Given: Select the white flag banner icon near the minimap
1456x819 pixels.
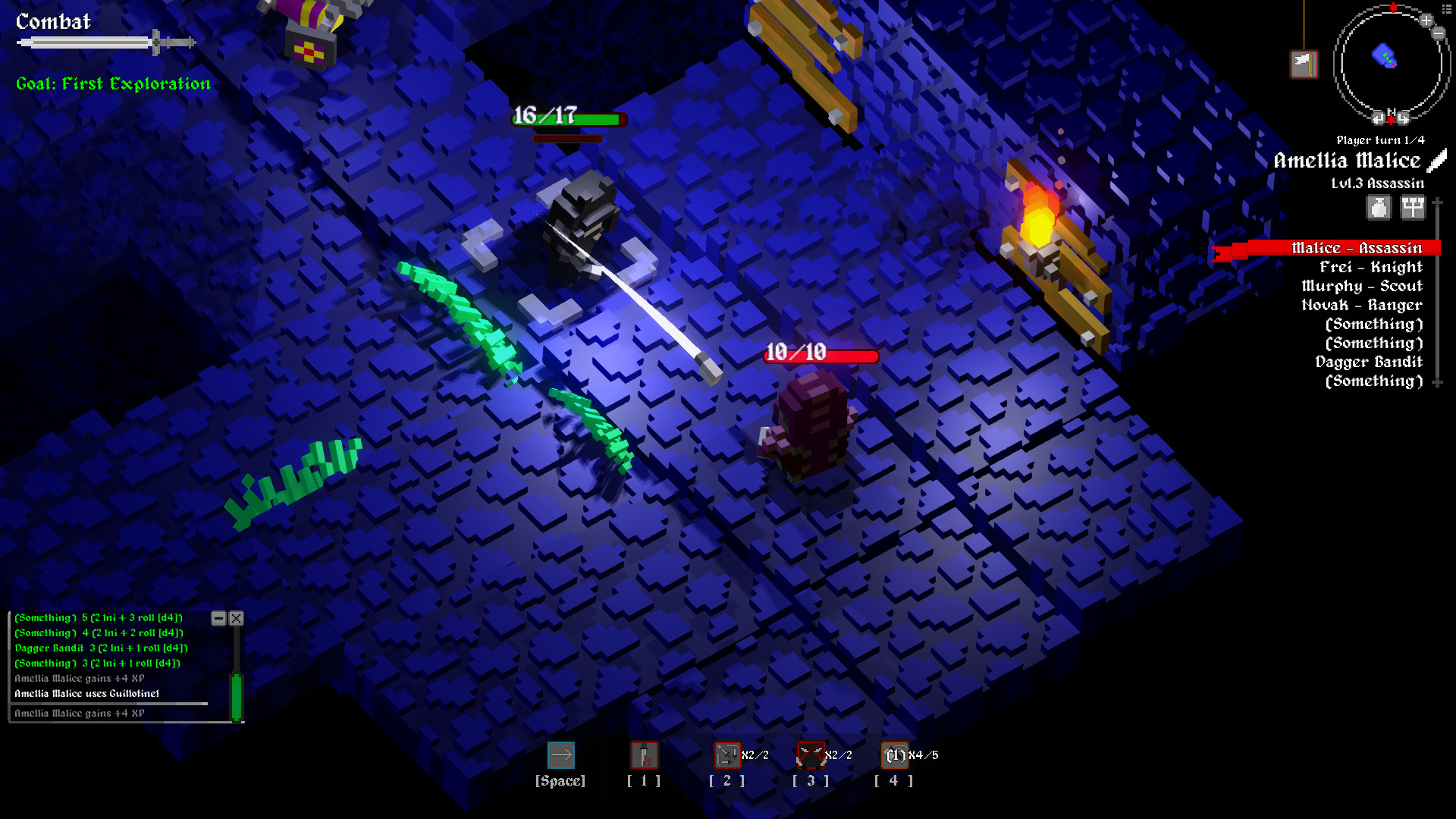Looking at the screenshot, I should point(1304,64).
